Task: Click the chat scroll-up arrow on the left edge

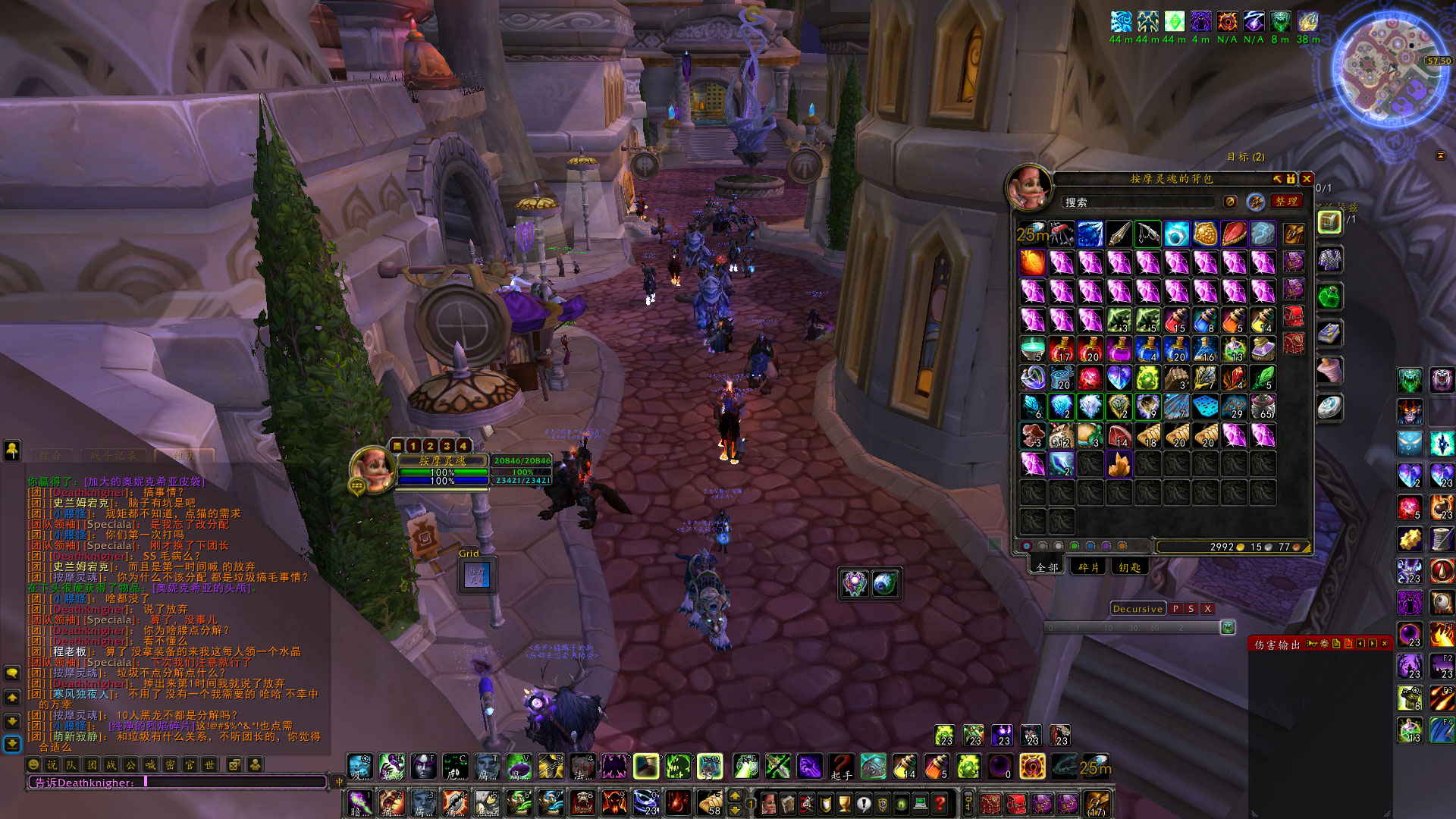Action: [12, 698]
